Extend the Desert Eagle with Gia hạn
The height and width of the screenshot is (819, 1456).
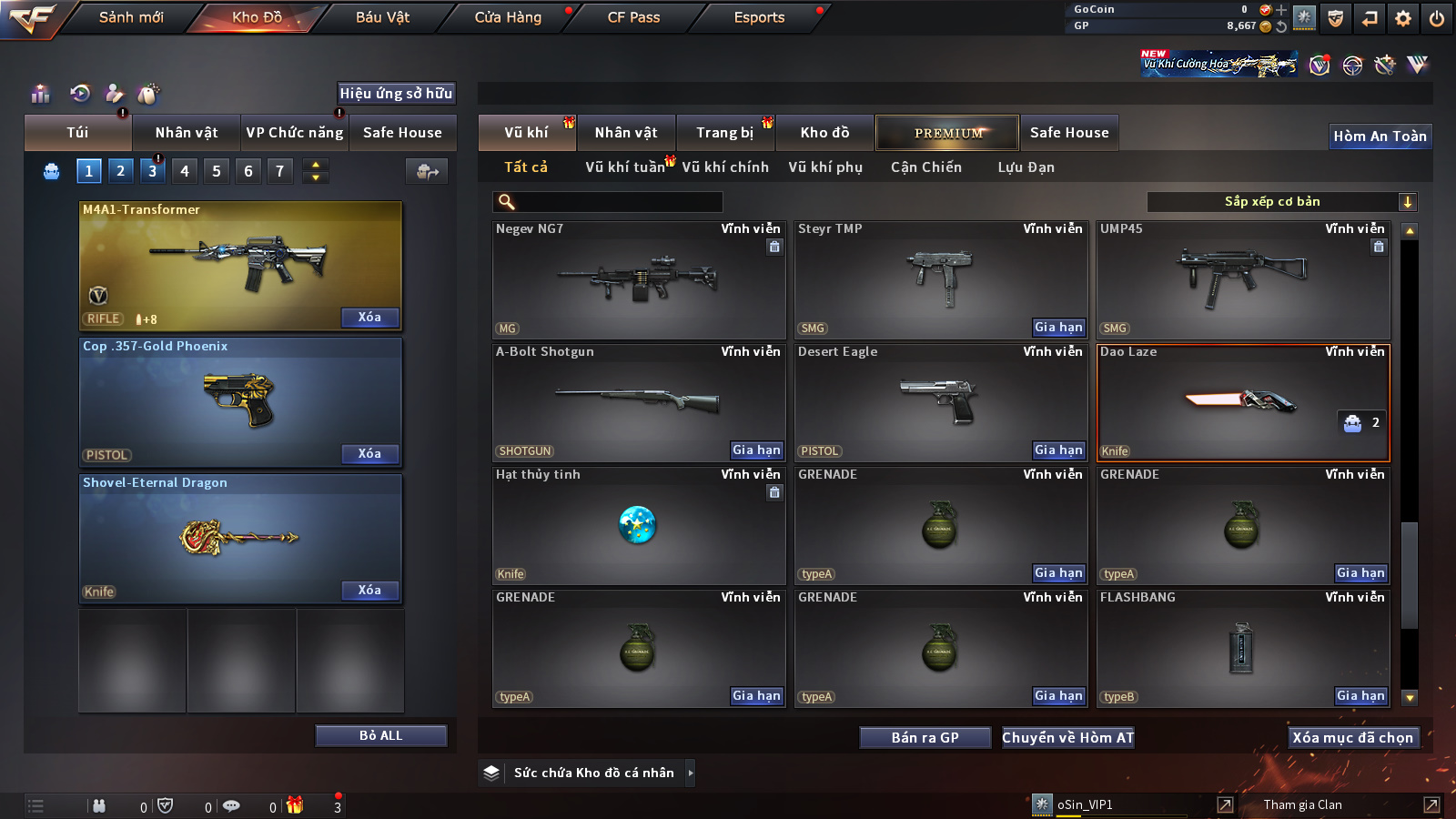point(1058,450)
